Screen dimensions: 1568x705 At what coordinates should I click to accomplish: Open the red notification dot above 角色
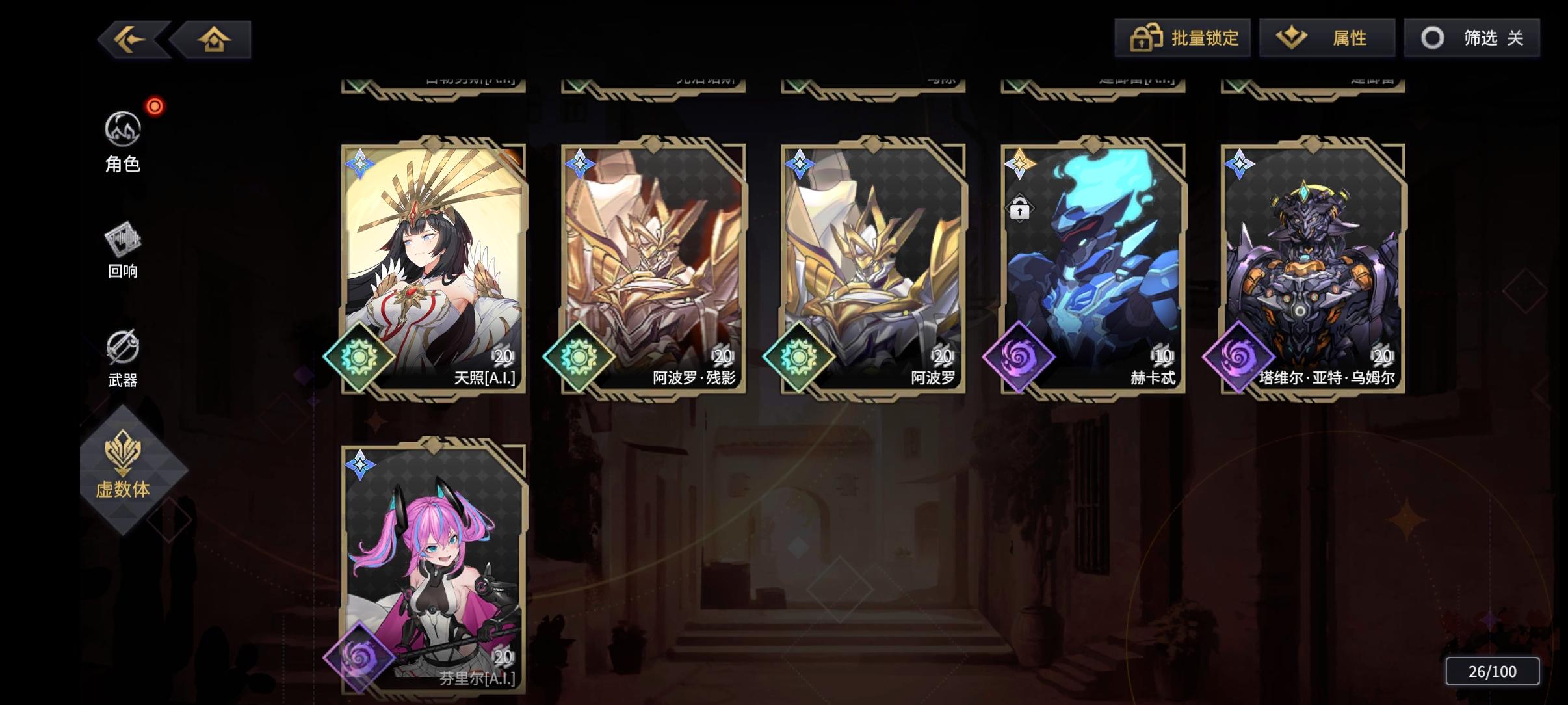click(x=154, y=106)
